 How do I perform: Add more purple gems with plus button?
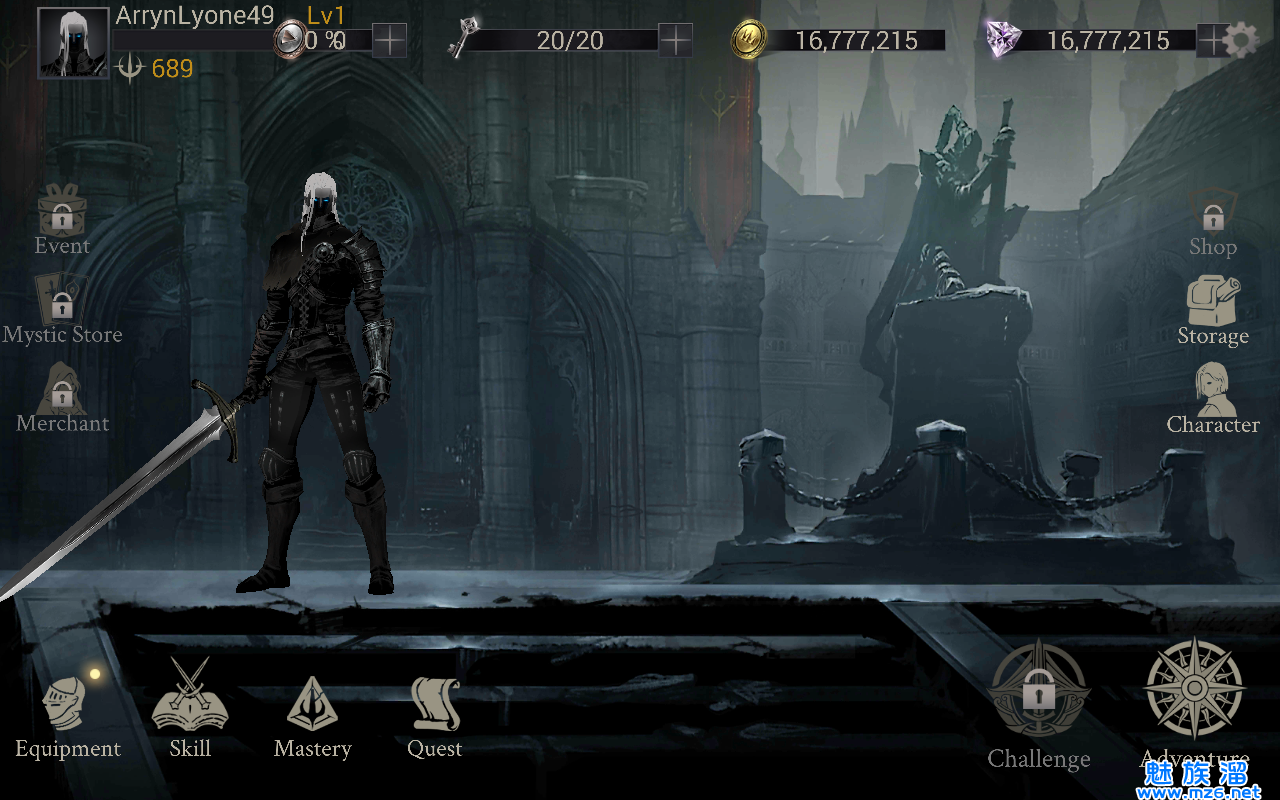click(x=1212, y=40)
